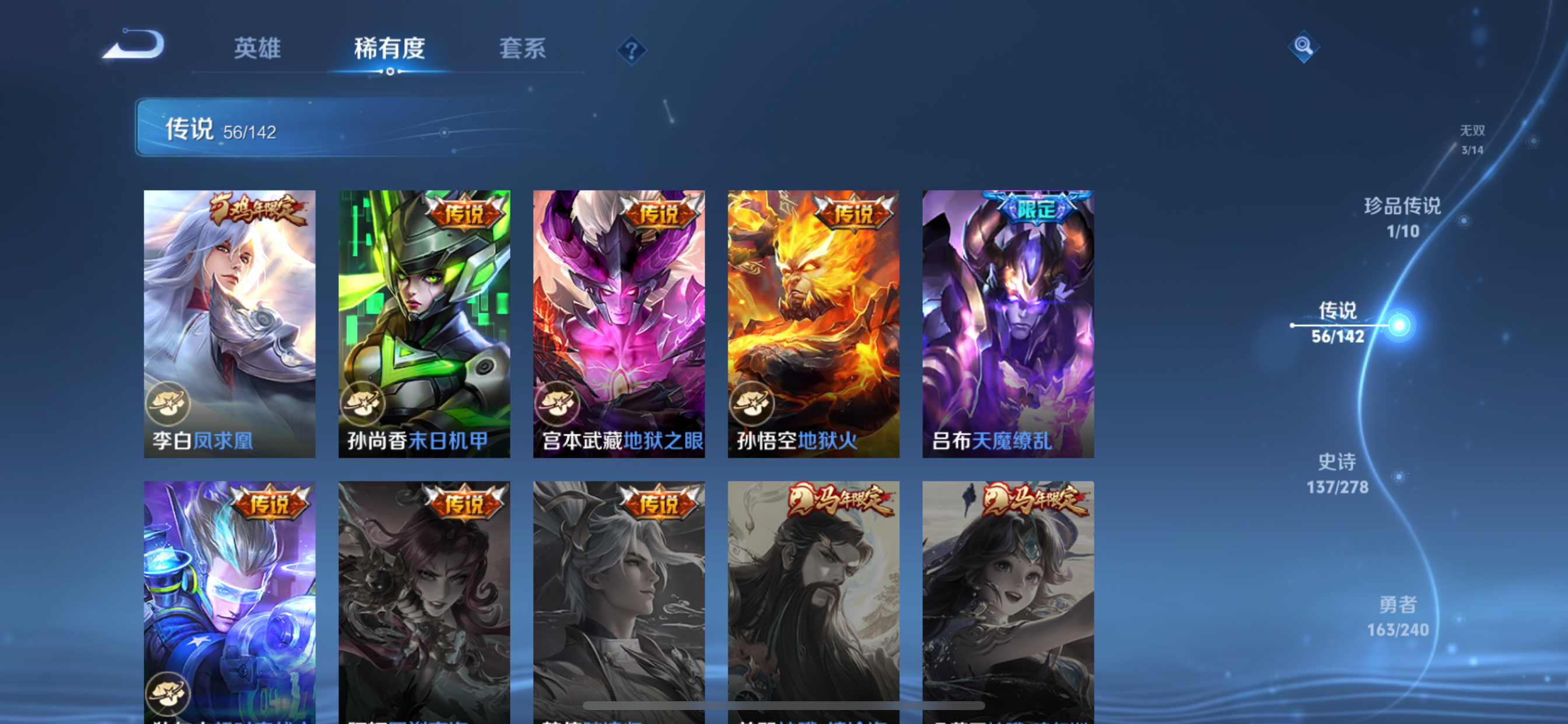Image resolution: width=1568 pixels, height=724 pixels.
Task: Switch to the 英雄 tab
Action: coord(256,48)
